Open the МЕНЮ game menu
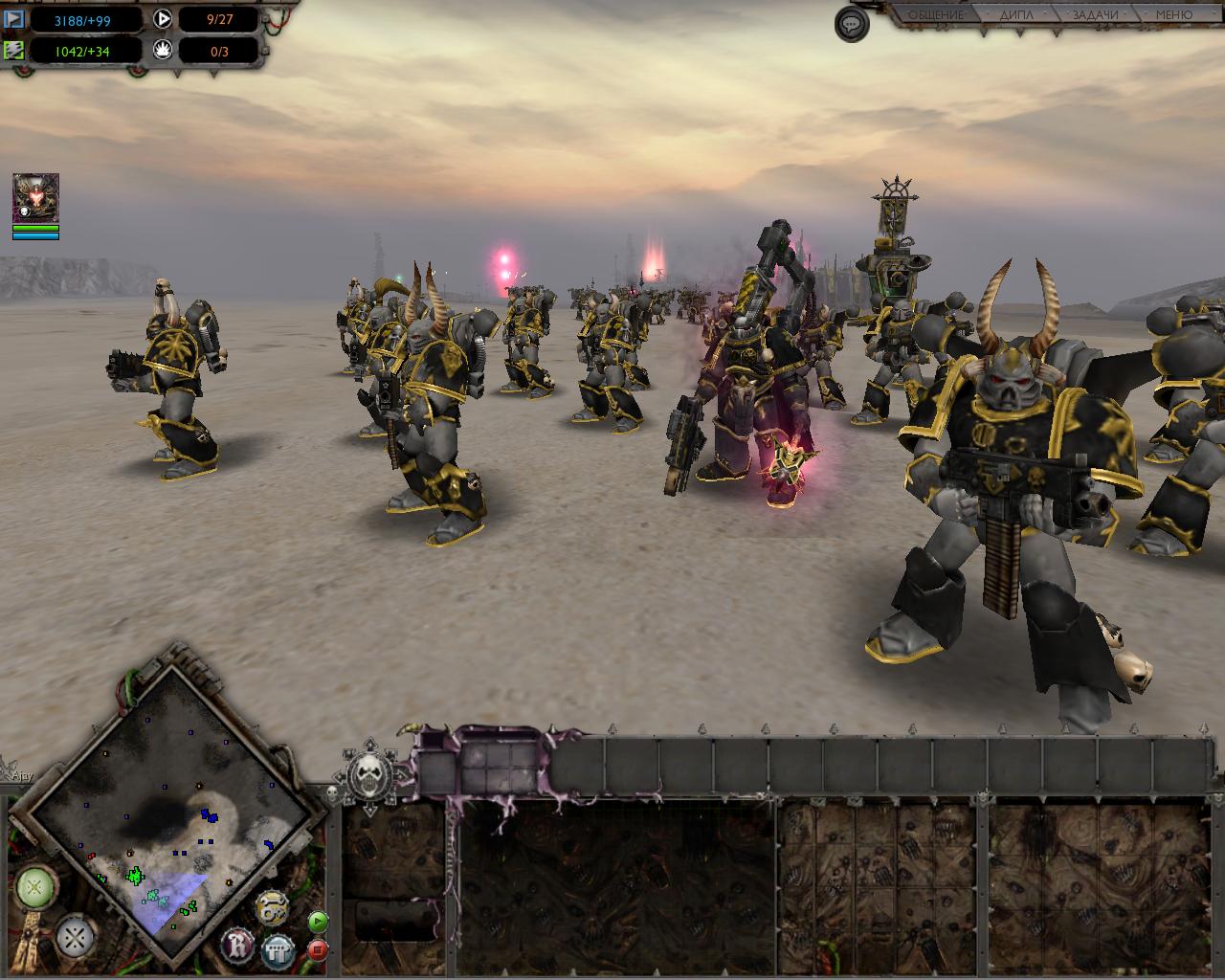This screenshot has height=980, width=1225. (x=1173, y=15)
